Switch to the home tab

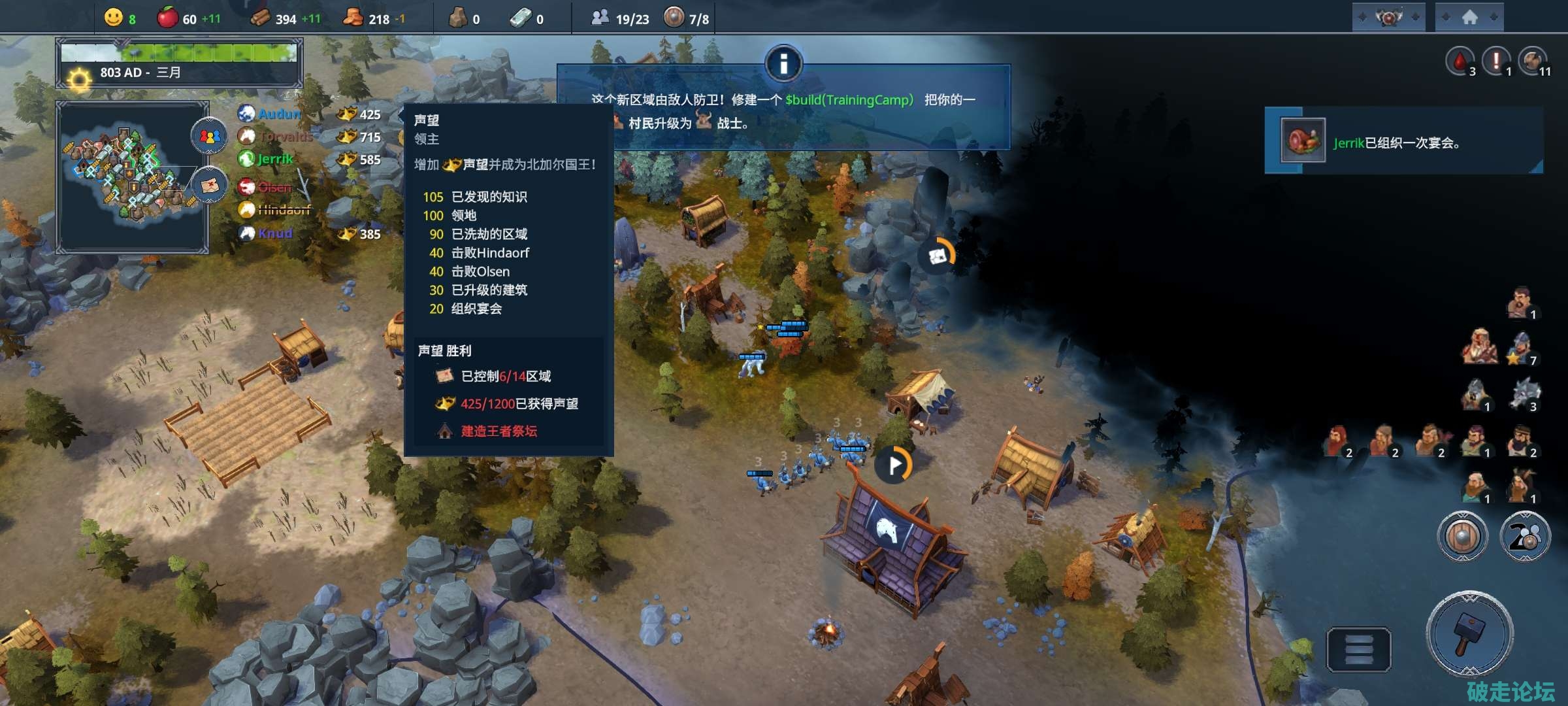click(x=1469, y=17)
